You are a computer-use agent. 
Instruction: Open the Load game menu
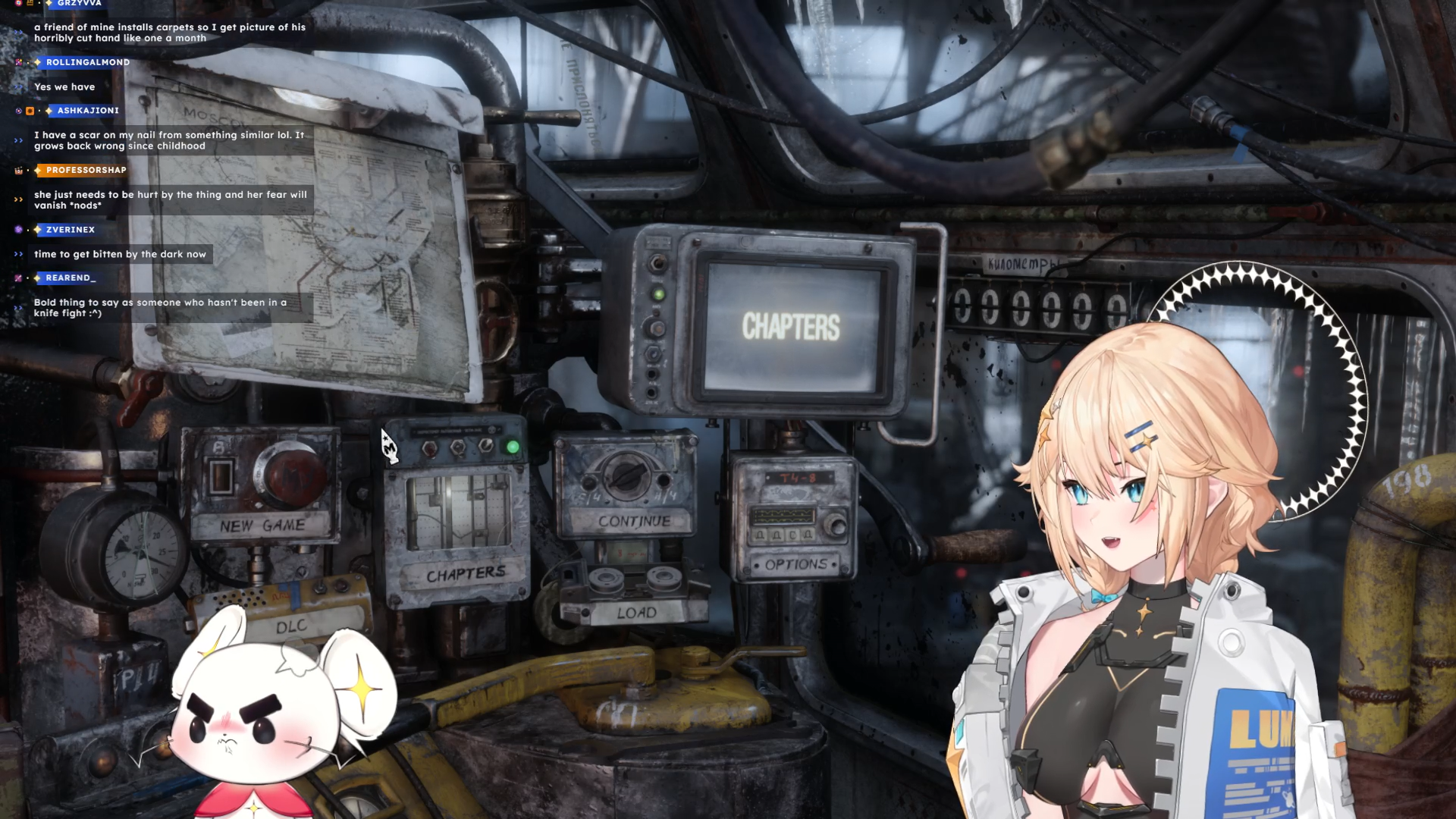[636, 613]
